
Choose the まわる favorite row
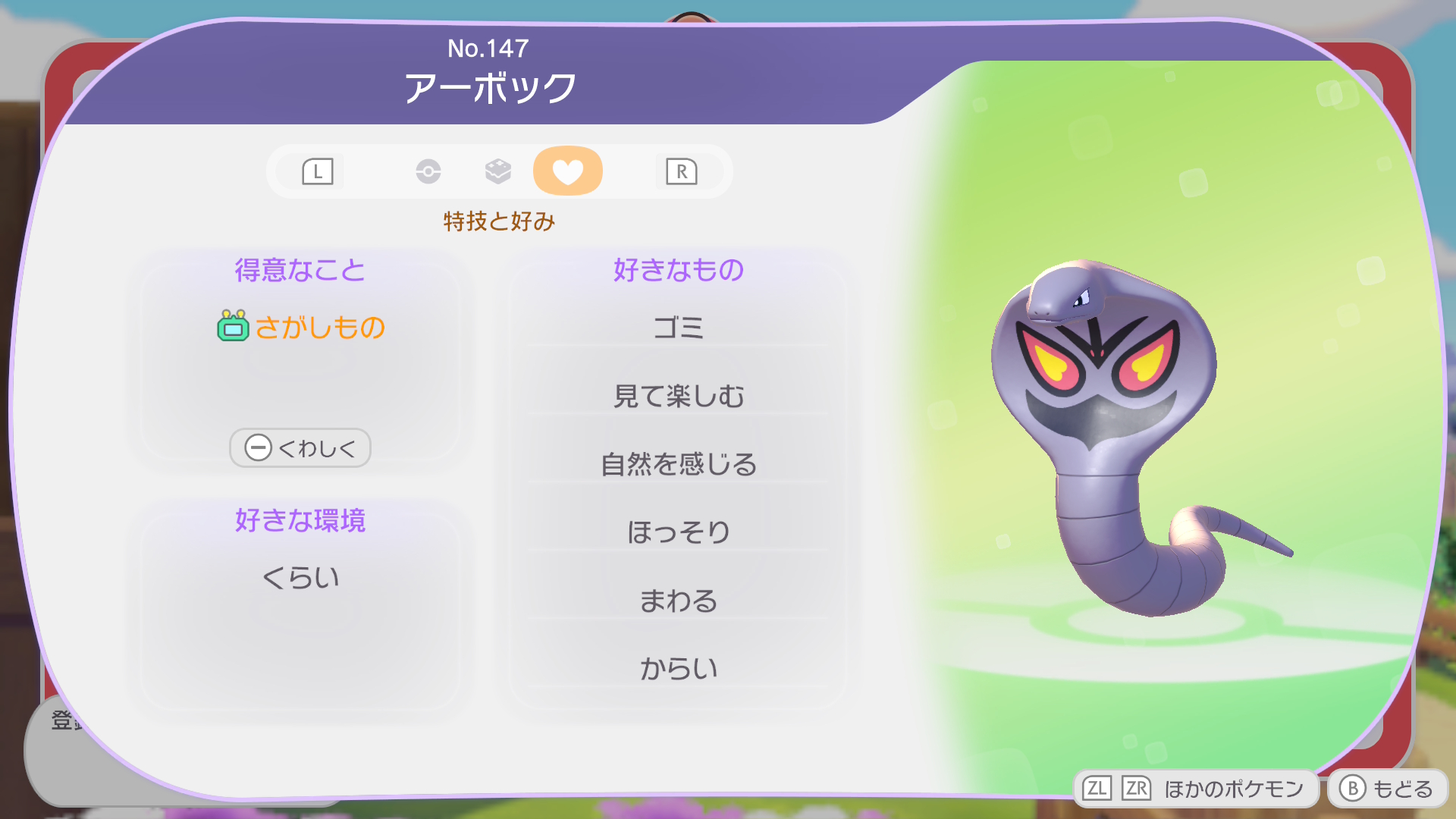[x=678, y=601]
